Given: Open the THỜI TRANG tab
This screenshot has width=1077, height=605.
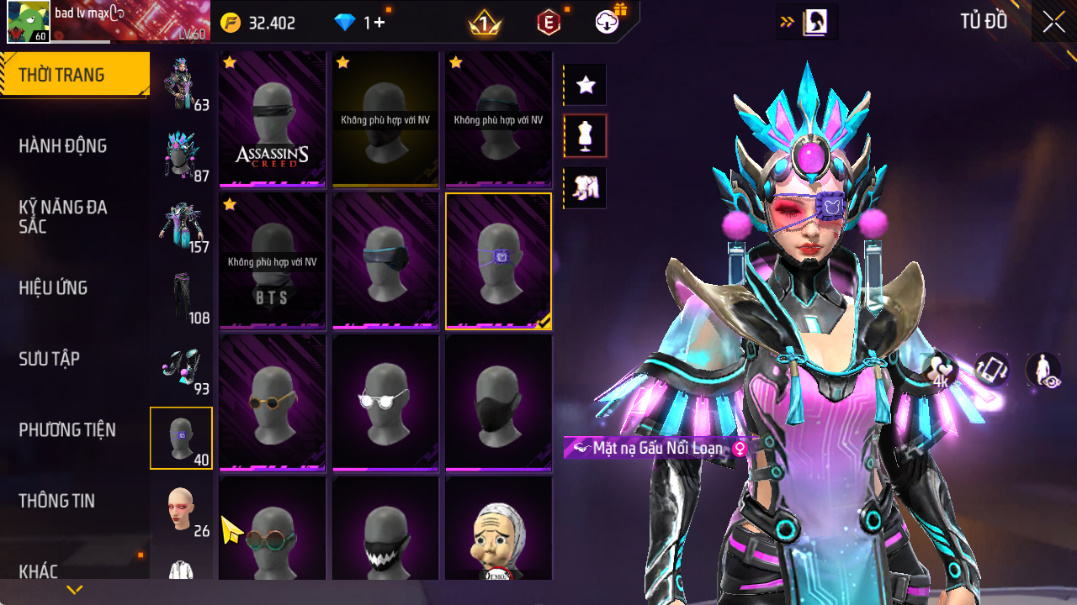Looking at the screenshot, I should tap(62, 75).
